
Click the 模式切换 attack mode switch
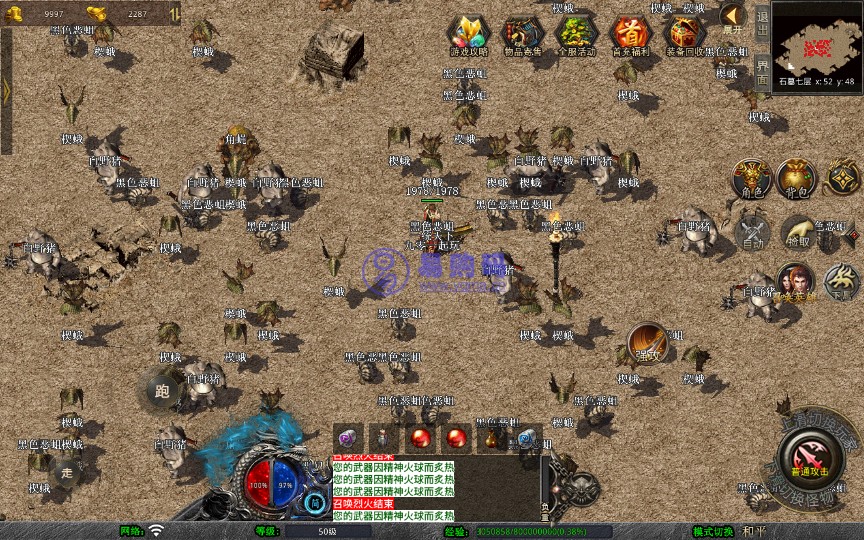point(715,531)
